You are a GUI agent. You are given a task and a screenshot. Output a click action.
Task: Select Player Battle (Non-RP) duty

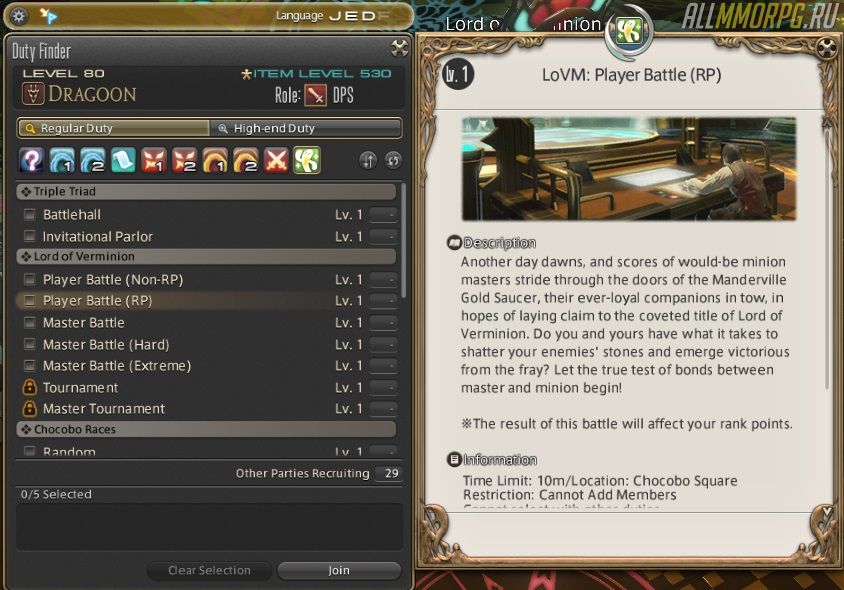112,279
